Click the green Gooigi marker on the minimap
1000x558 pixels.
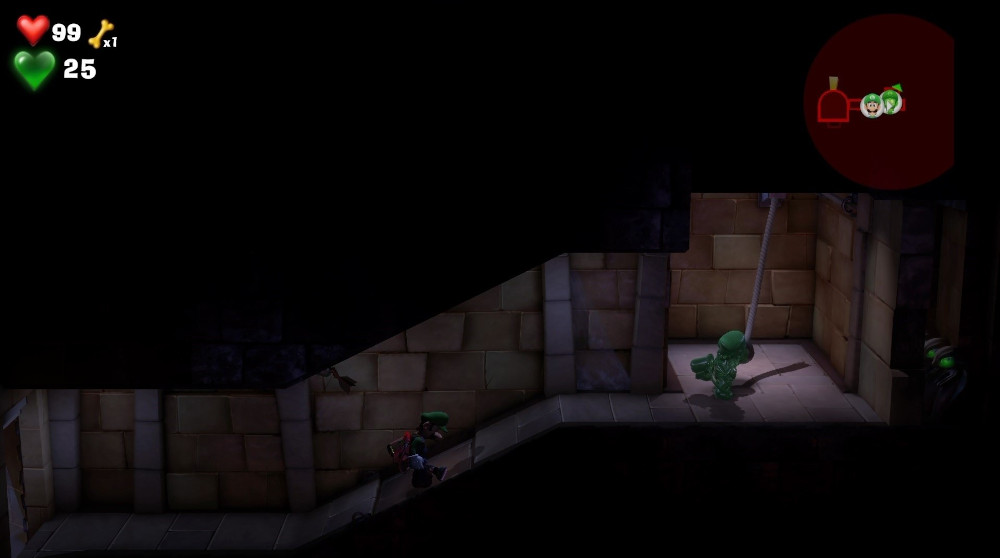[891, 100]
